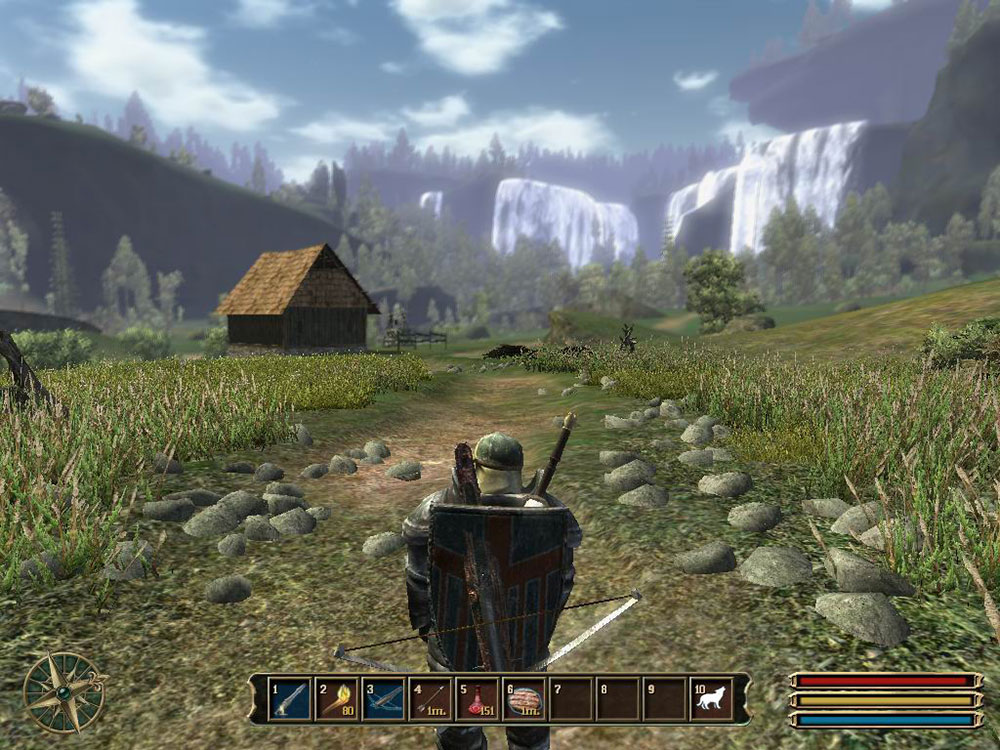Select the arrow ammunition slot
This screenshot has height=750, width=1000.
point(430,698)
